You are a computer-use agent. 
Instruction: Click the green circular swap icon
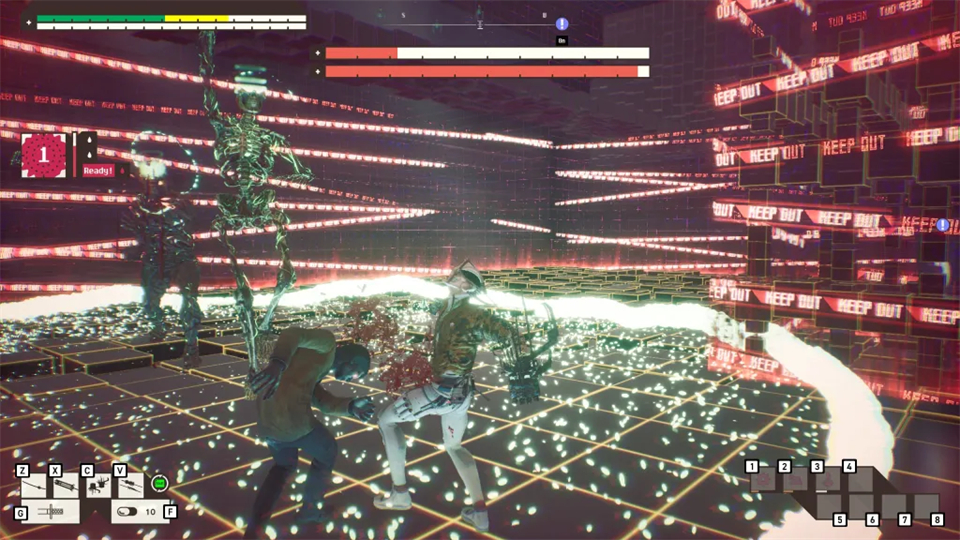coord(159,484)
